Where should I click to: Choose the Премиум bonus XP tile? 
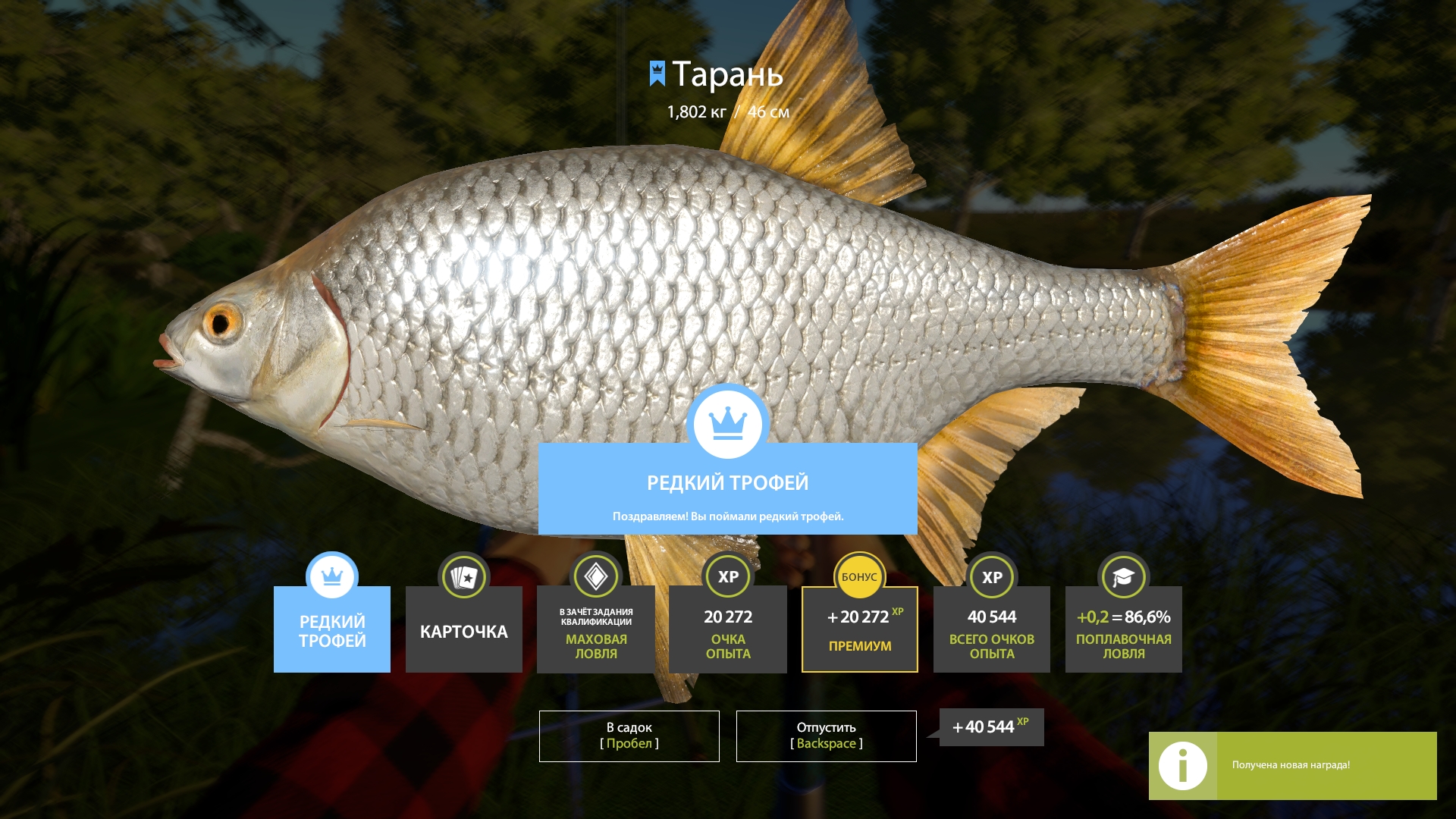click(859, 629)
